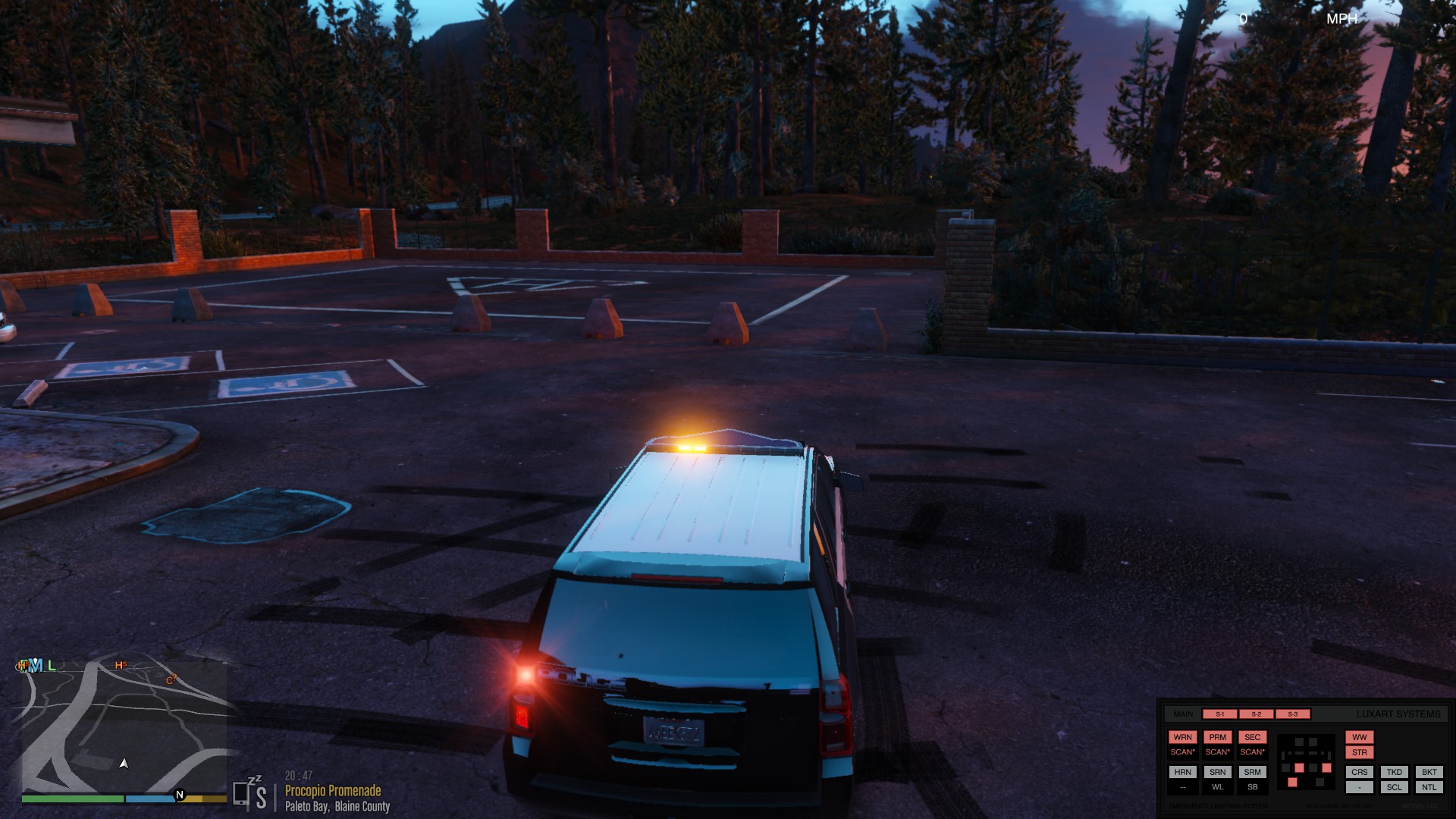Screen dimensions: 1456x819
Task: Switch on the SCL scene lights
Action: pos(1394,787)
